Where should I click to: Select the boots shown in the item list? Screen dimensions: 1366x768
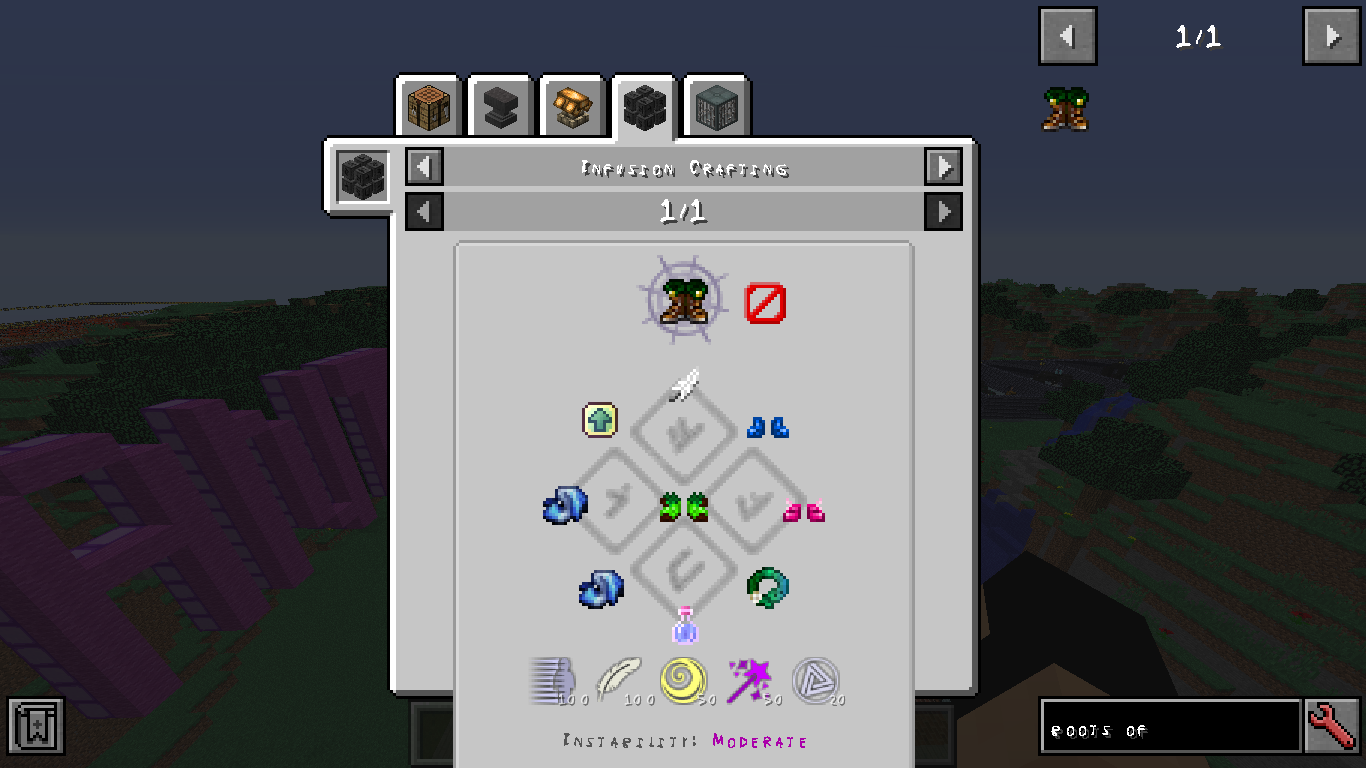[1065, 110]
